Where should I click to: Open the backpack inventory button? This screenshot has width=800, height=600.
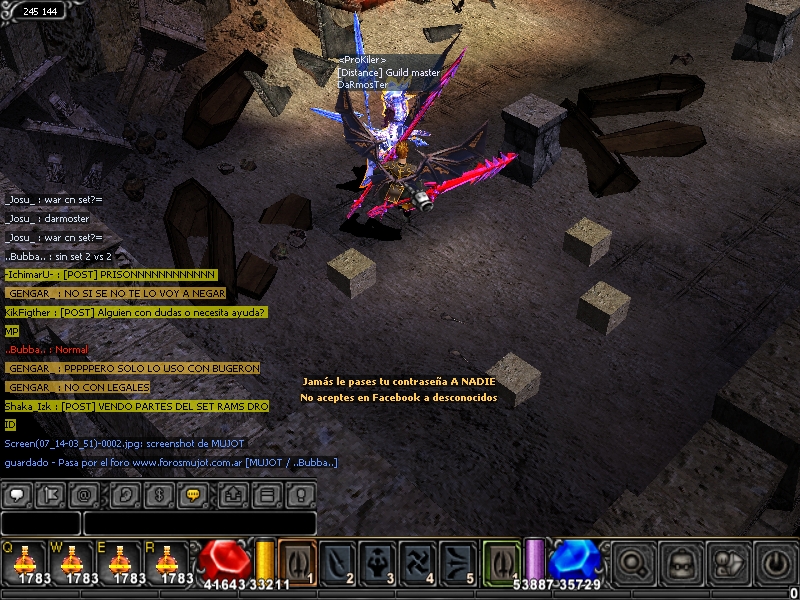pos(680,562)
